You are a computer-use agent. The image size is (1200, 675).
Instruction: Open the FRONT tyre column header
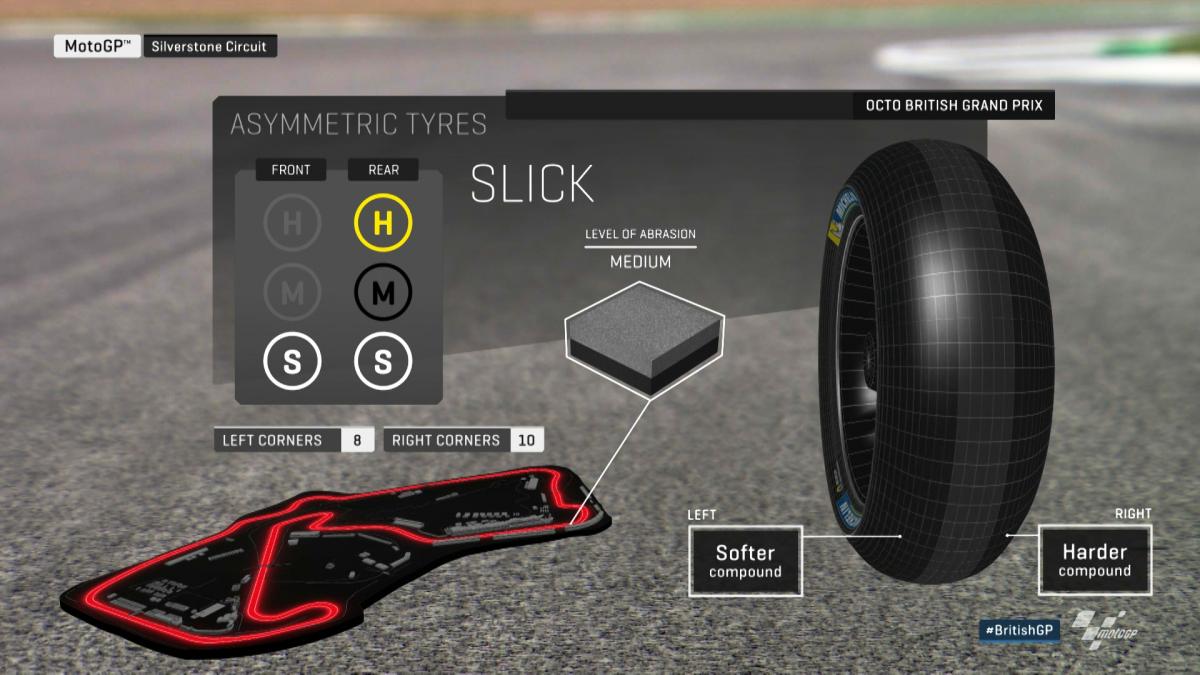coord(291,170)
